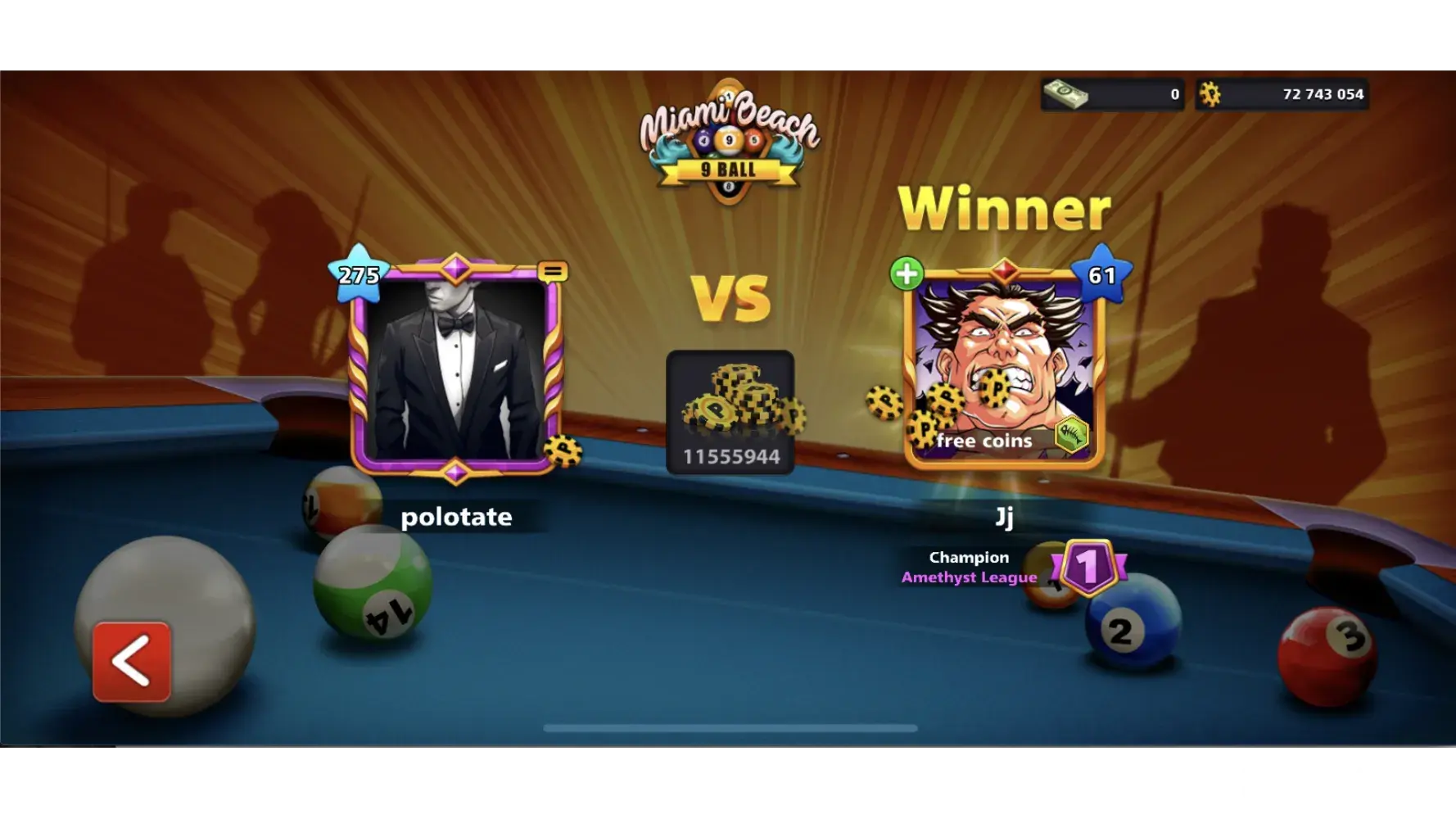View Jj's winner profile avatar
Viewport: 1456px width, 819px height.
tap(1004, 369)
